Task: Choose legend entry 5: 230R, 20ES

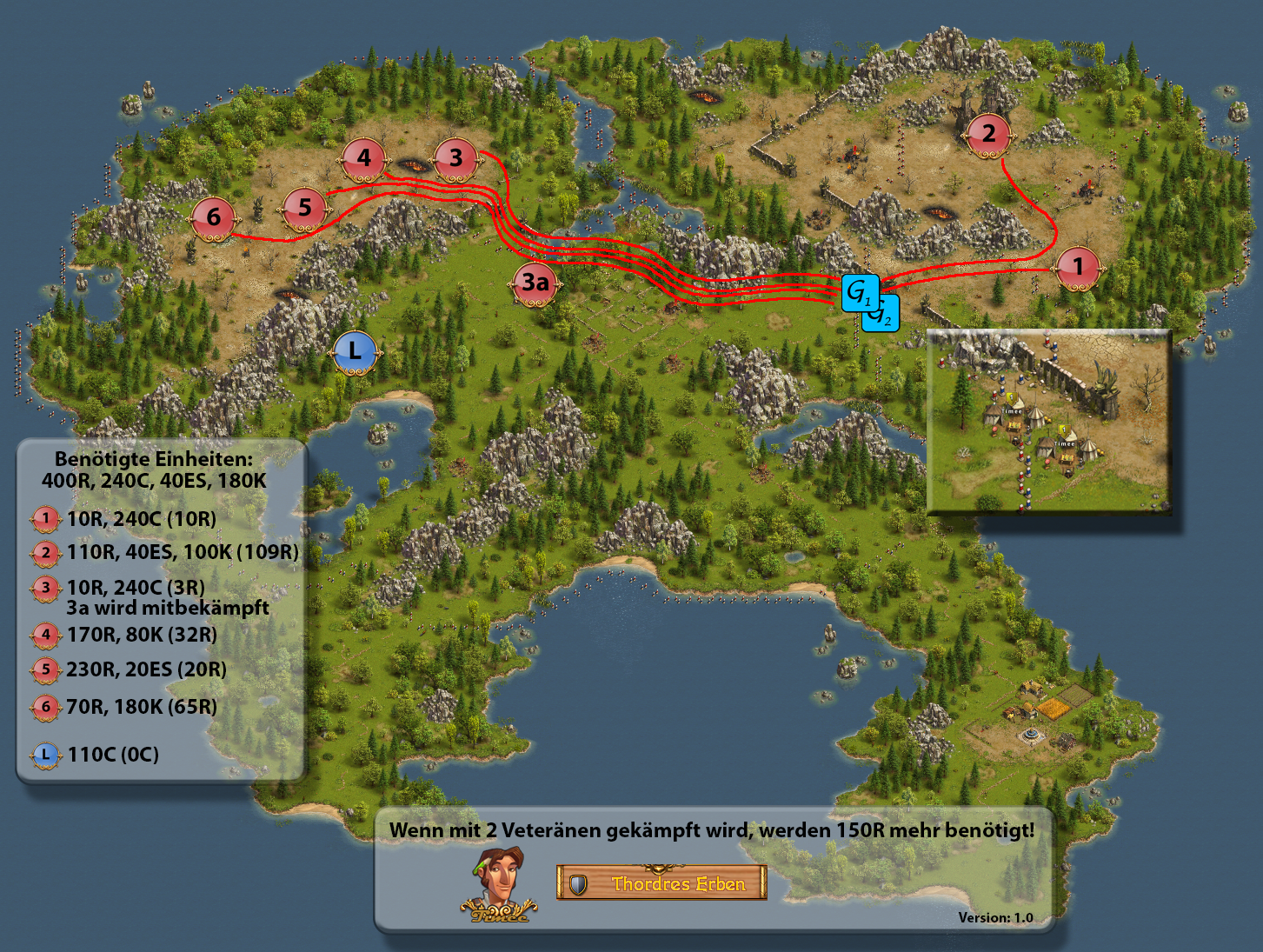Action: point(146,669)
